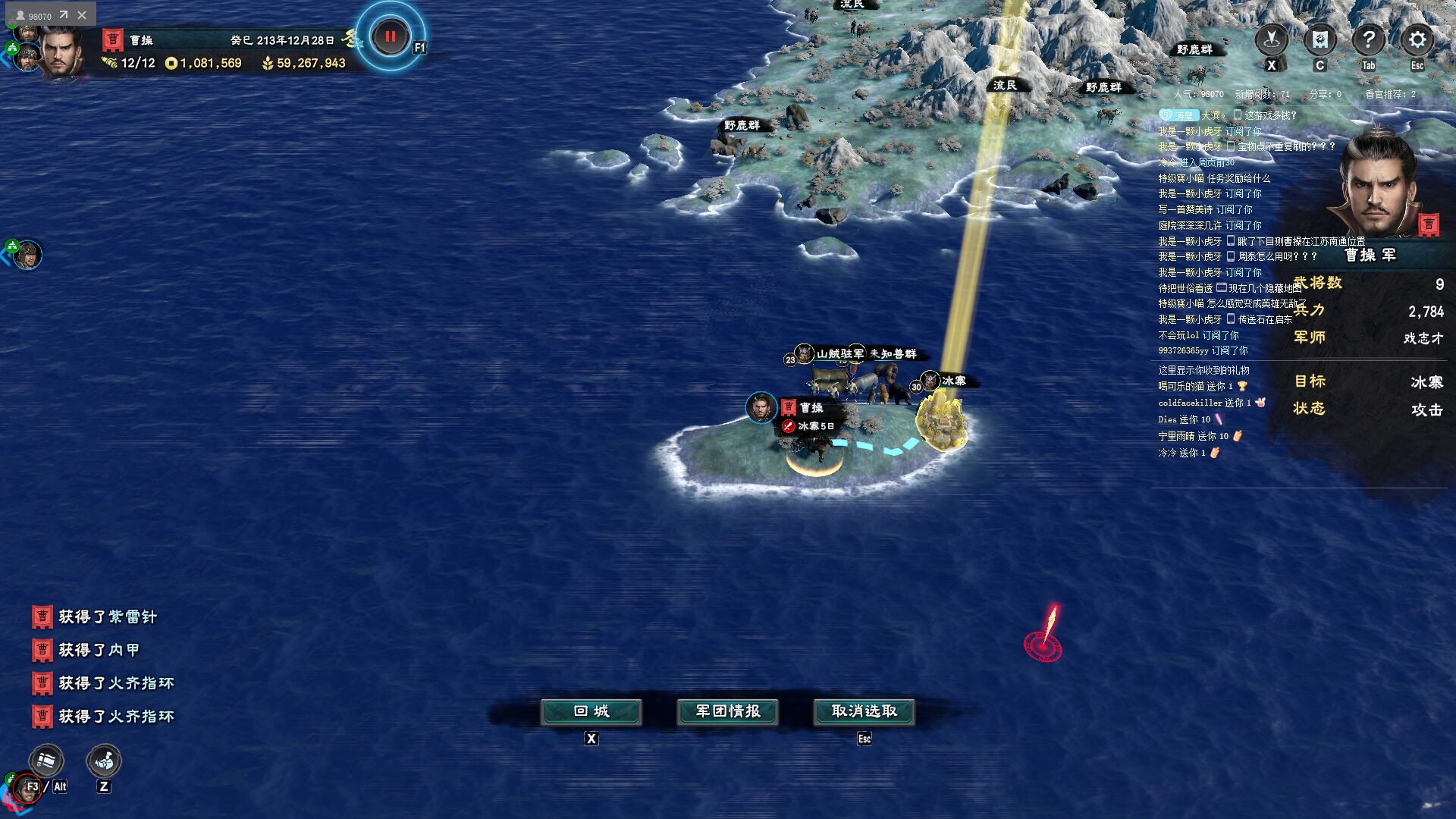Pause the game with the red pause button
1456x819 pixels.
click(391, 36)
